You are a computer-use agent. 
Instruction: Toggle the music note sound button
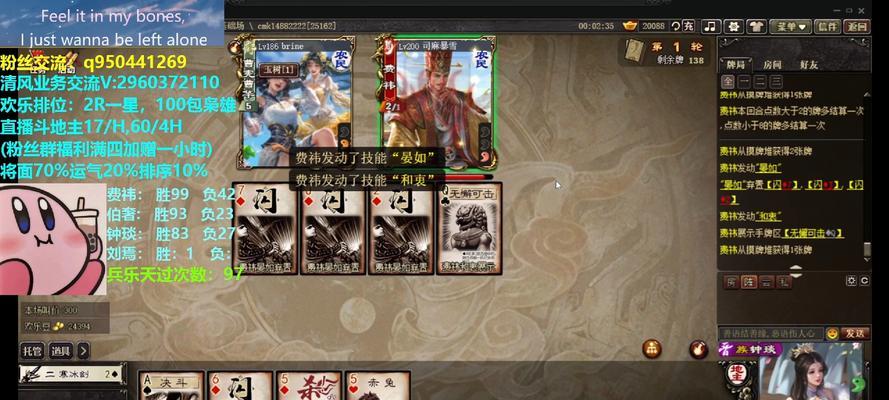(711, 27)
